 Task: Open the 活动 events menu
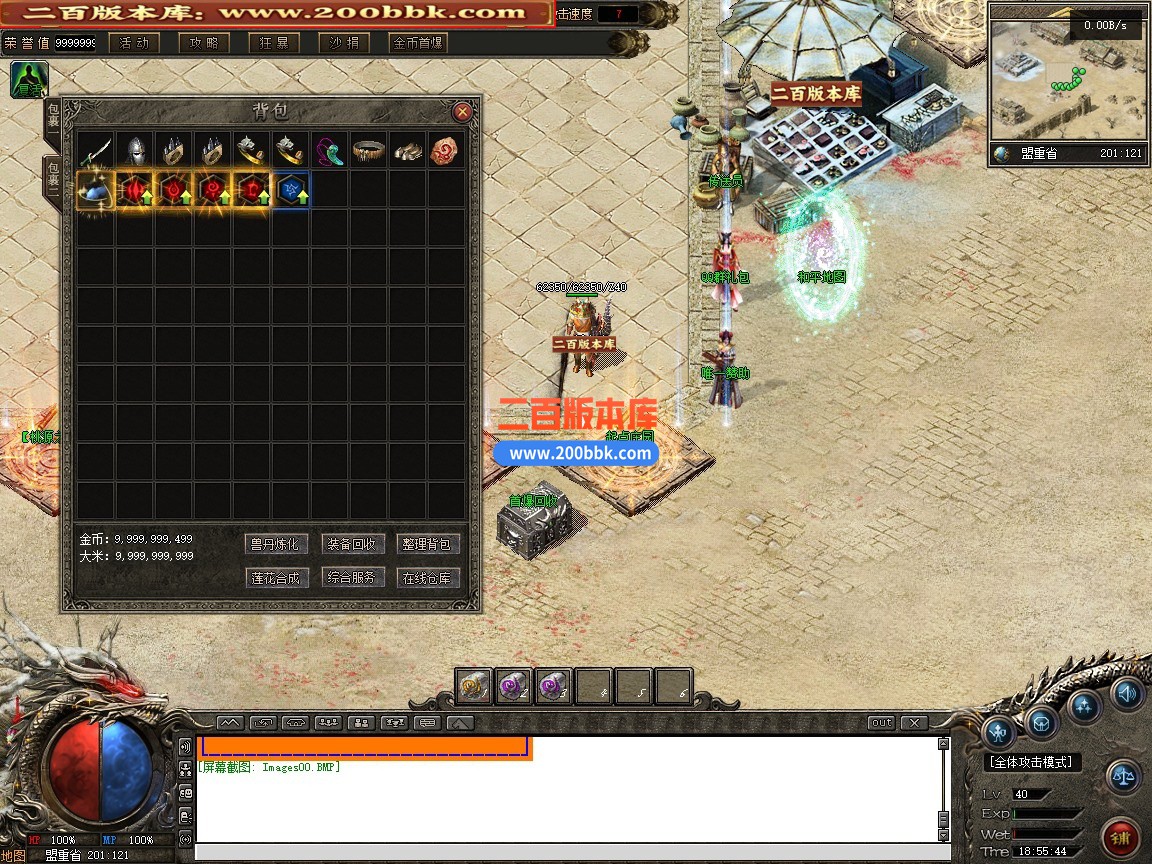tap(134, 43)
